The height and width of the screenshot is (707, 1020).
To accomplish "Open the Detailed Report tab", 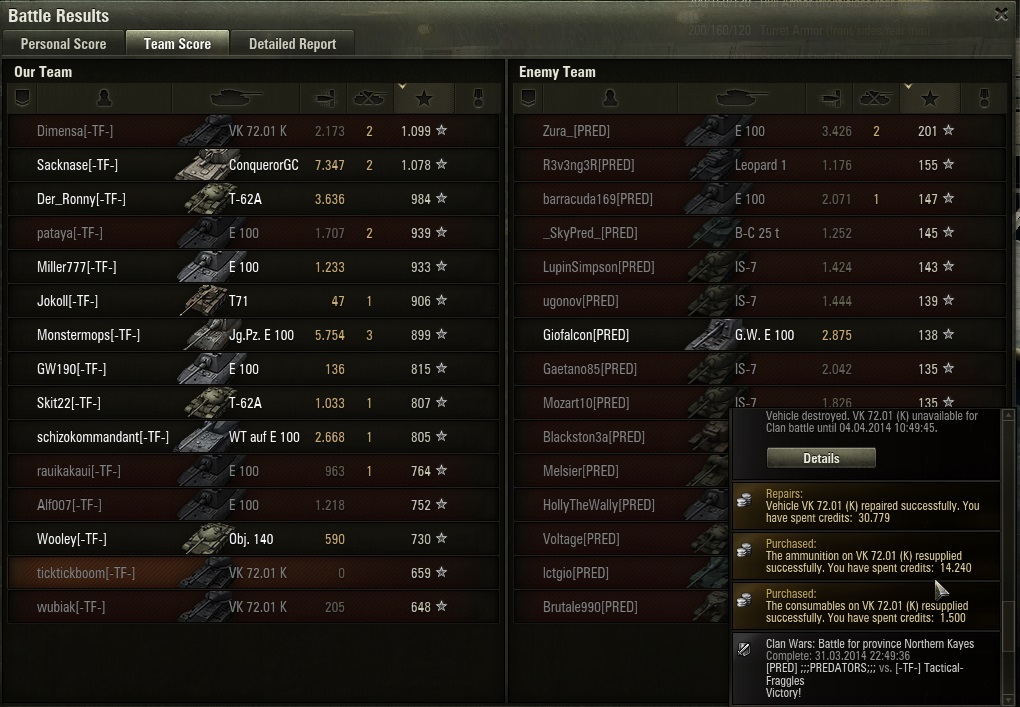I will 292,44.
